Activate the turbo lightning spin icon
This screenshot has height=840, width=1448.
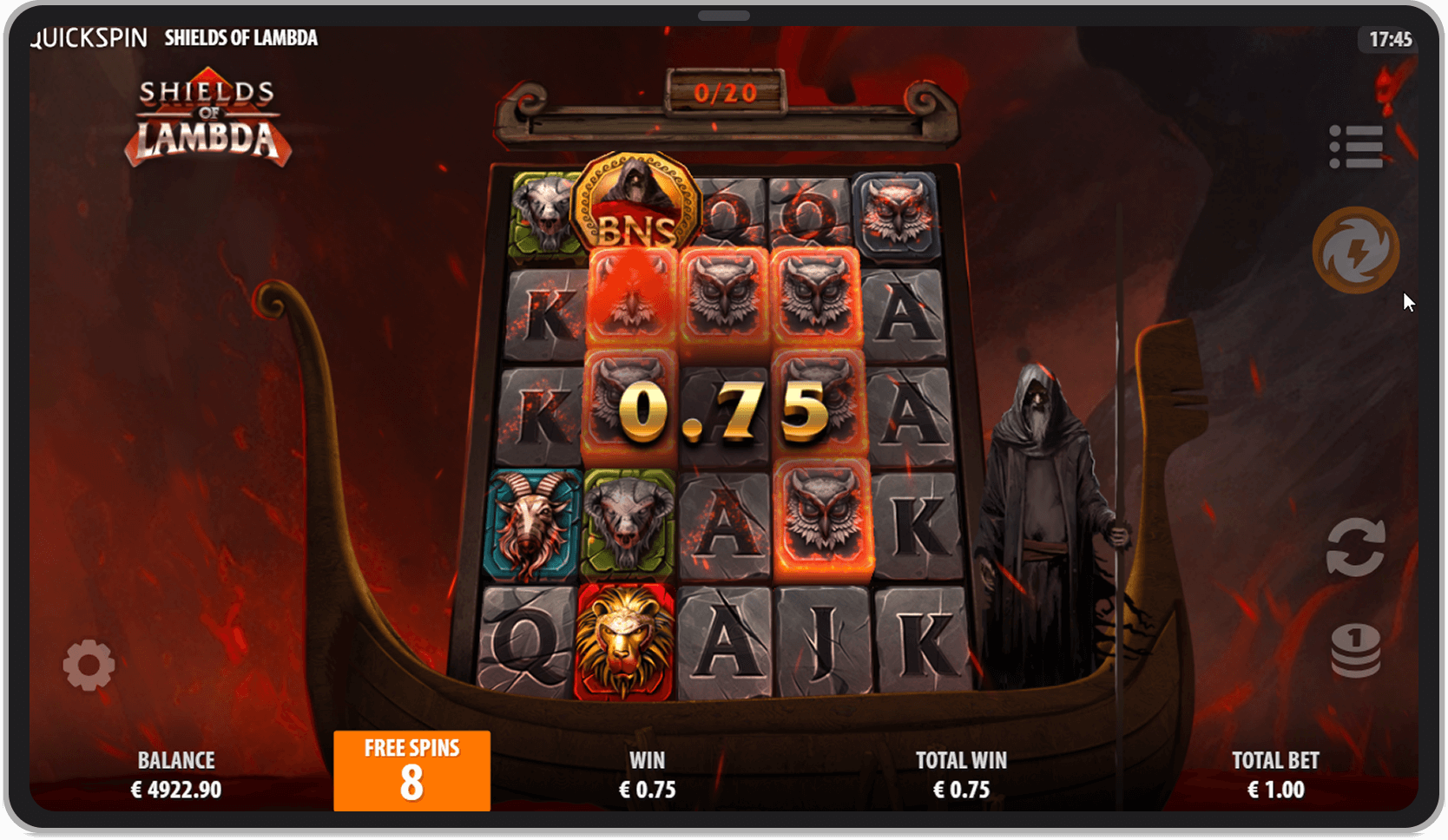tap(1354, 249)
